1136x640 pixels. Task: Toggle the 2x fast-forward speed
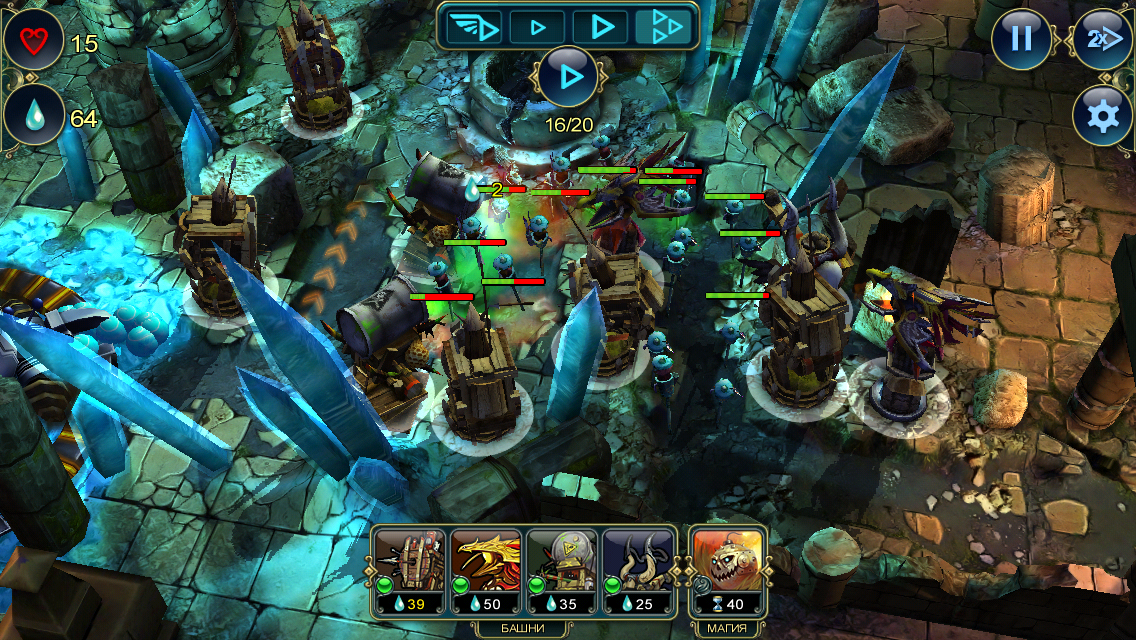[1103, 39]
